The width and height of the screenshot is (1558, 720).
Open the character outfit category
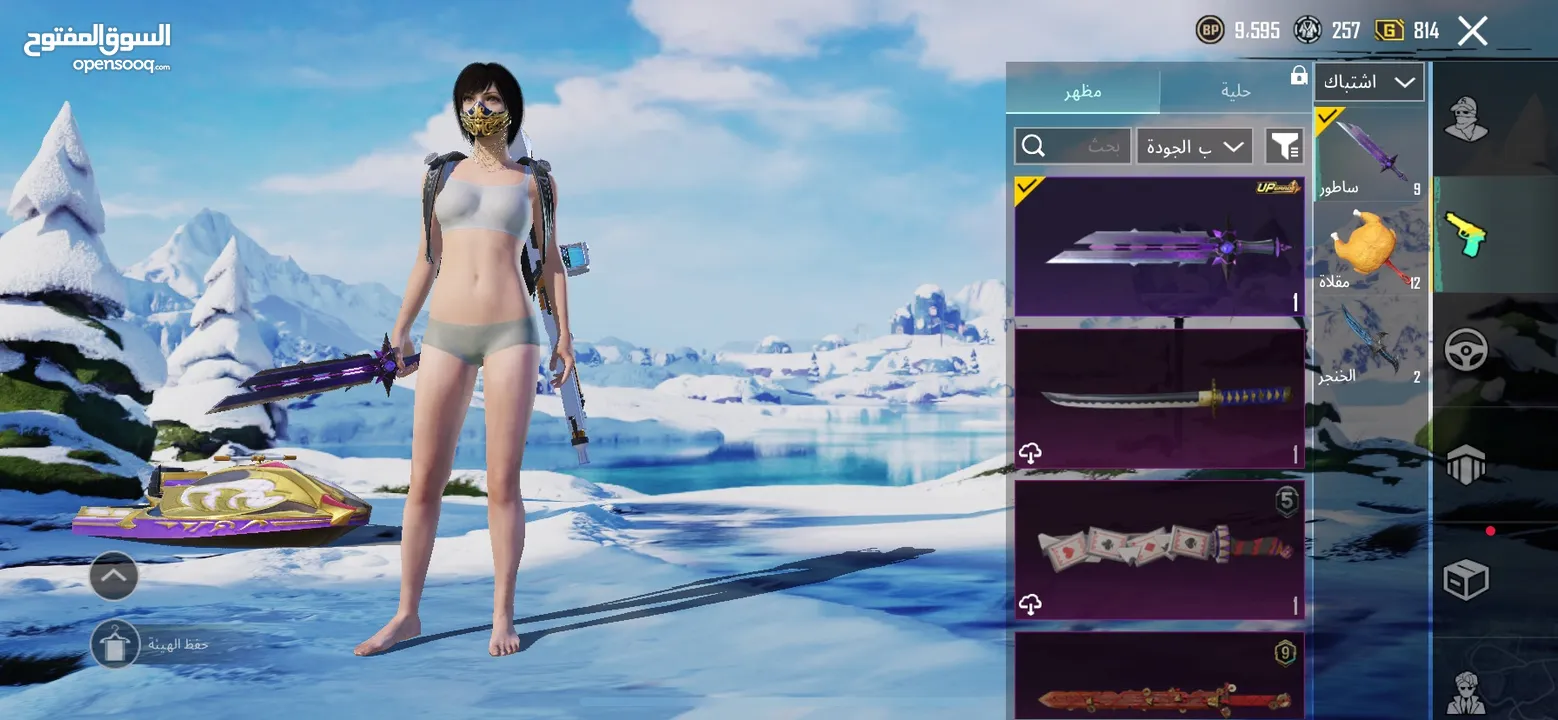tap(1465, 122)
